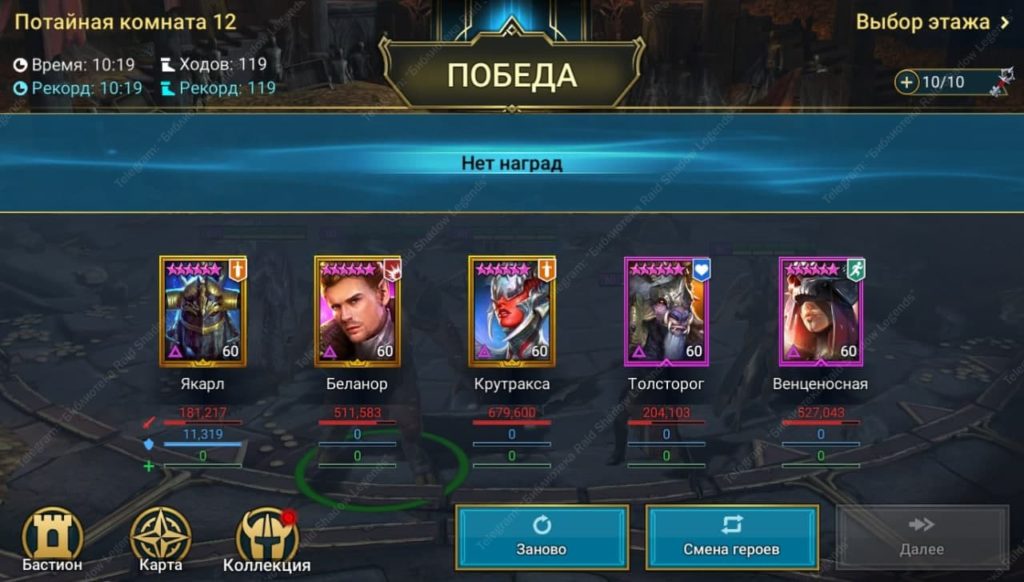Click the greyed-out Далее button
The image size is (1024, 582).
[921, 537]
